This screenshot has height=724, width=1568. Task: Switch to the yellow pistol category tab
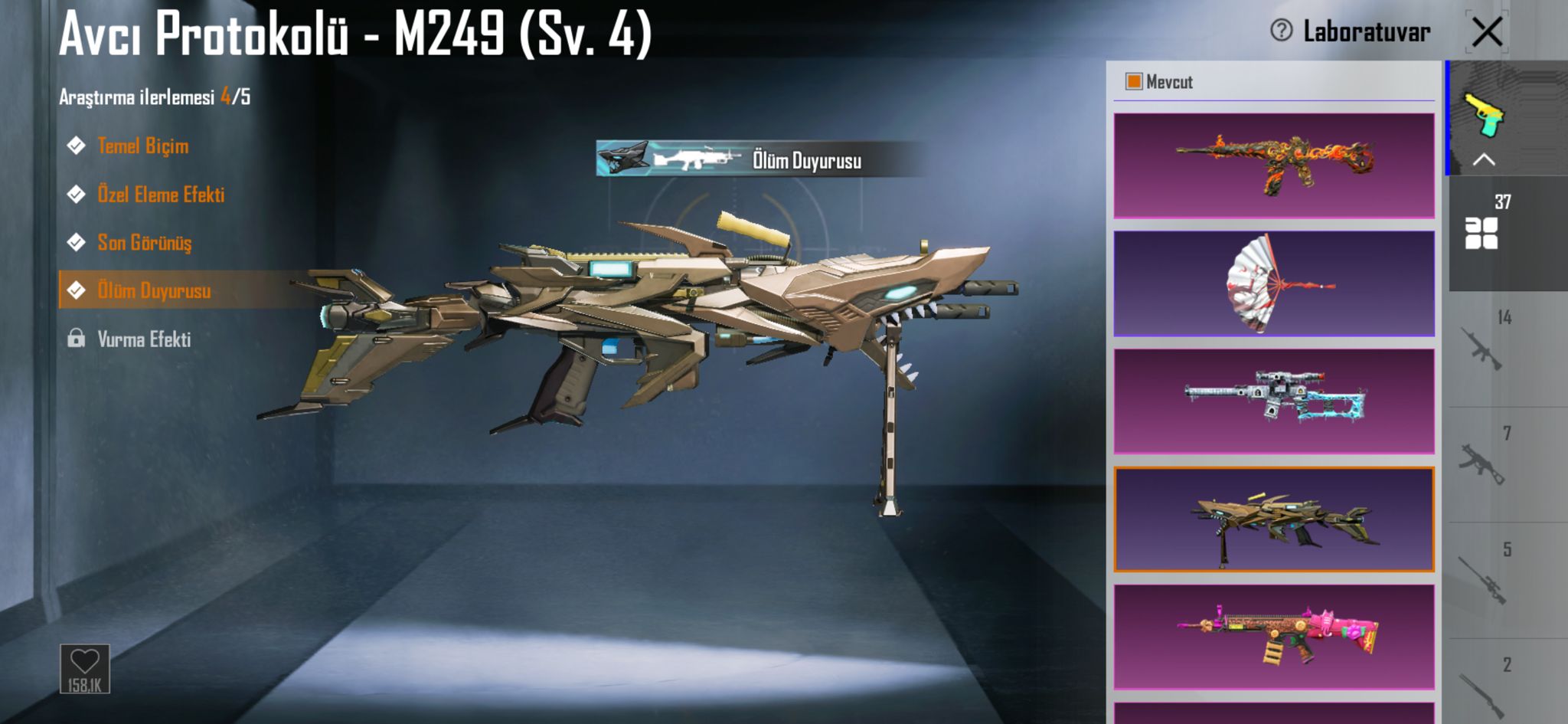[1485, 115]
